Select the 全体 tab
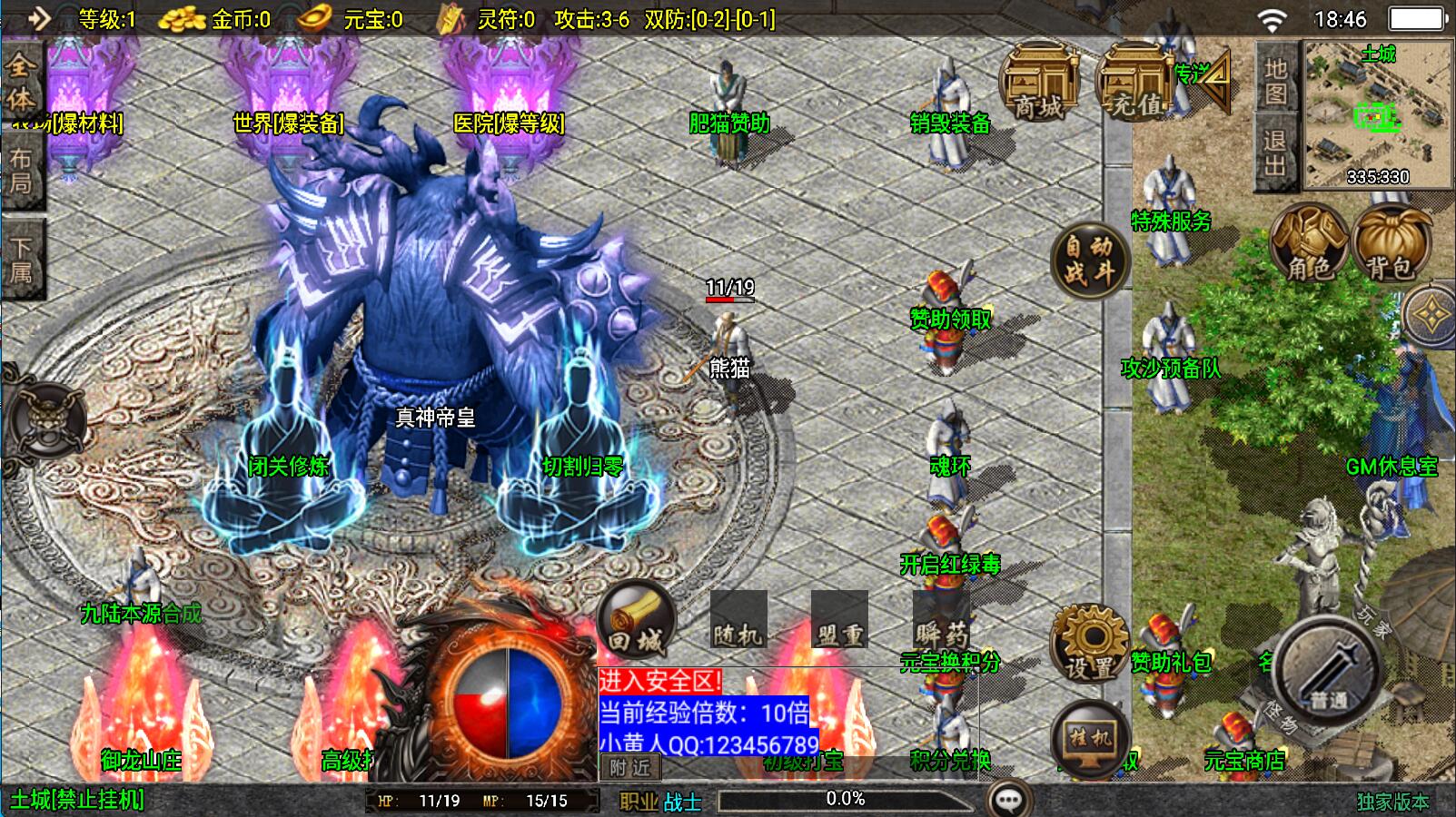This screenshot has height=817, width=1456. (x=21, y=82)
